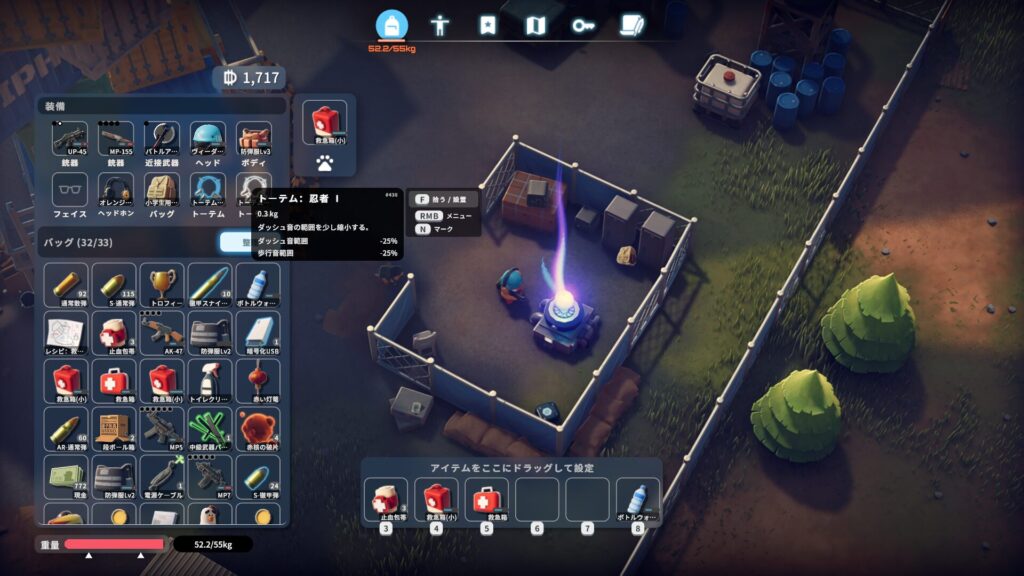Choose the water bottle in hotbar slot 8
The width and height of the screenshot is (1024, 576).
coord(637,498)
